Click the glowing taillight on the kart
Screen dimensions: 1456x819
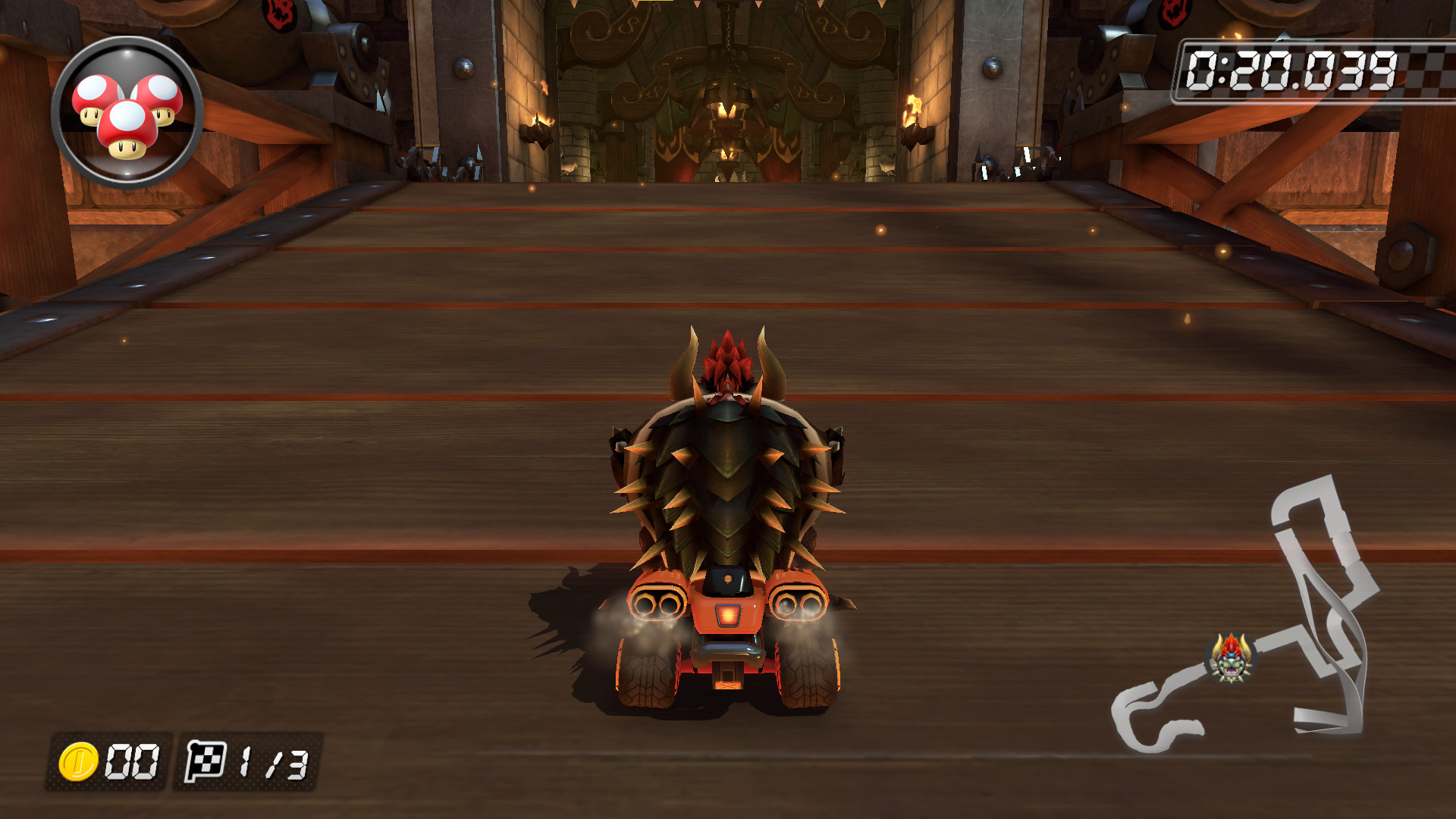tap(726, 616)
